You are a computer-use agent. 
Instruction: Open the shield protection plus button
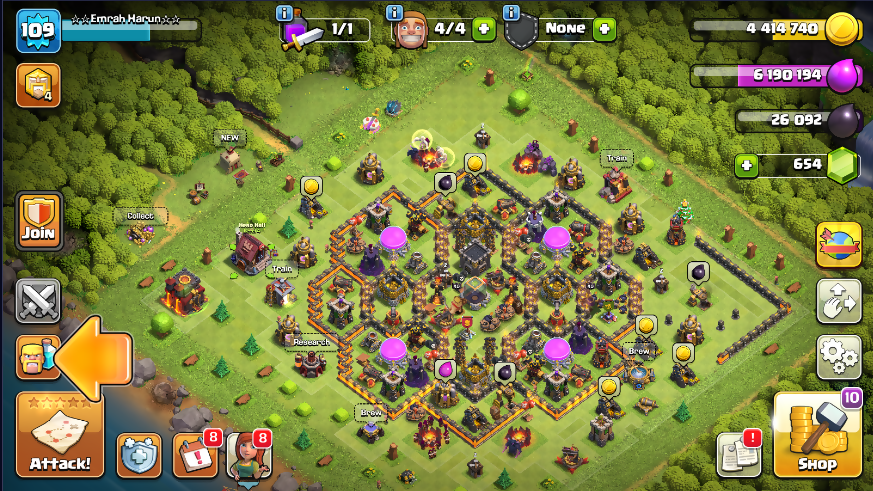pos(139,456)
